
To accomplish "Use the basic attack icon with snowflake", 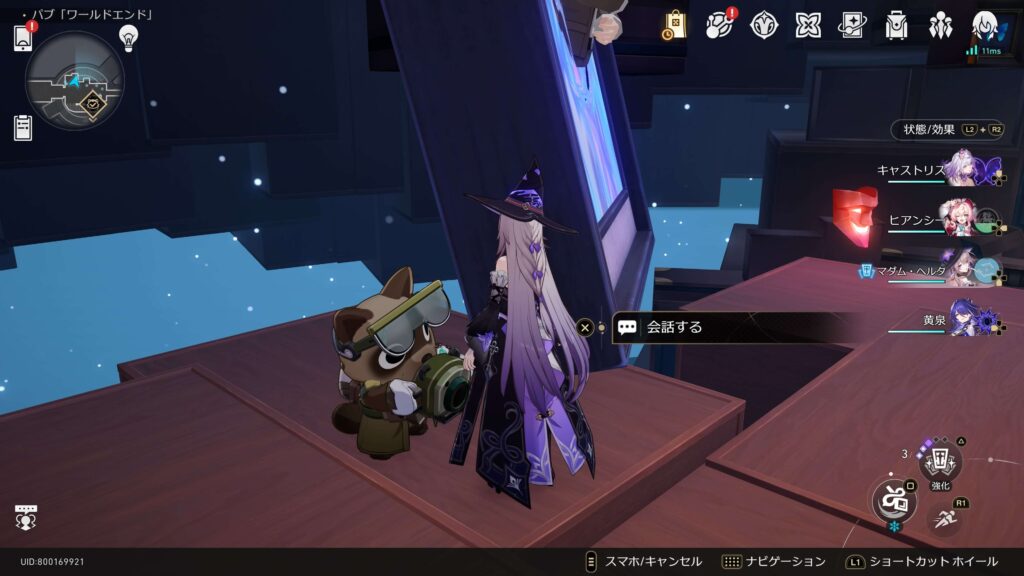I will 893,499.
